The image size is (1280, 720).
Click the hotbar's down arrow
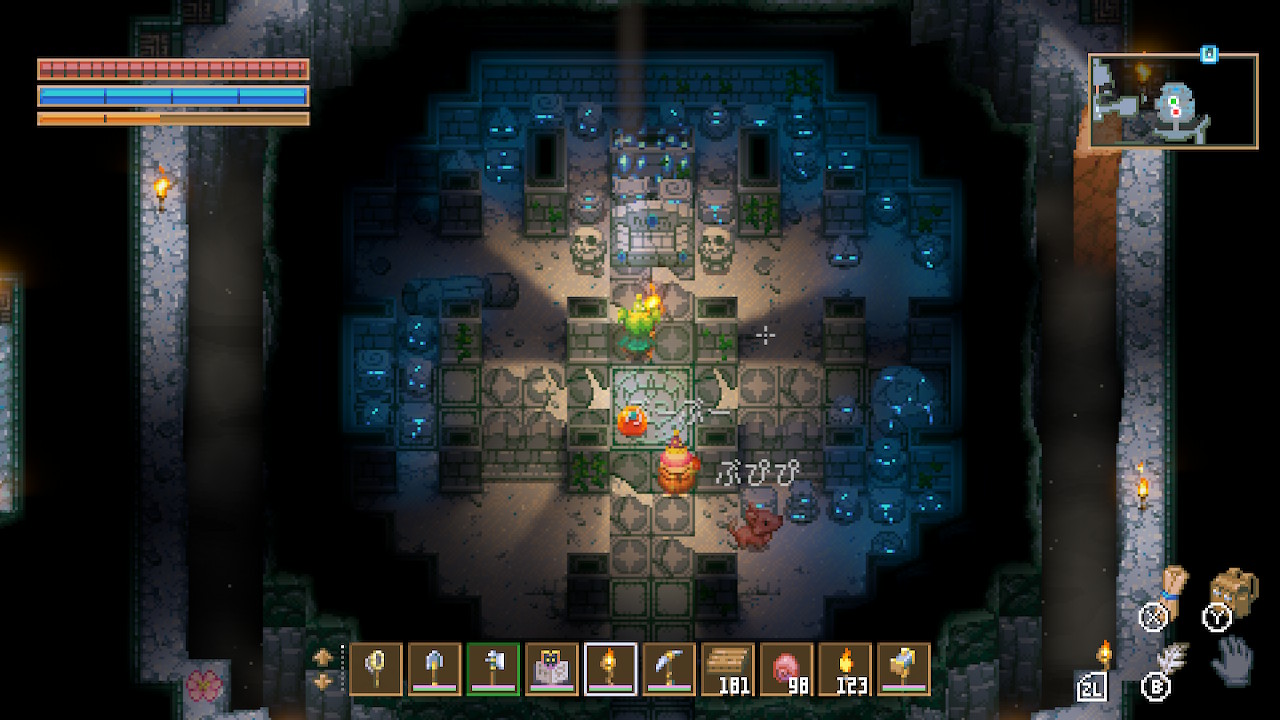point(323,682)
